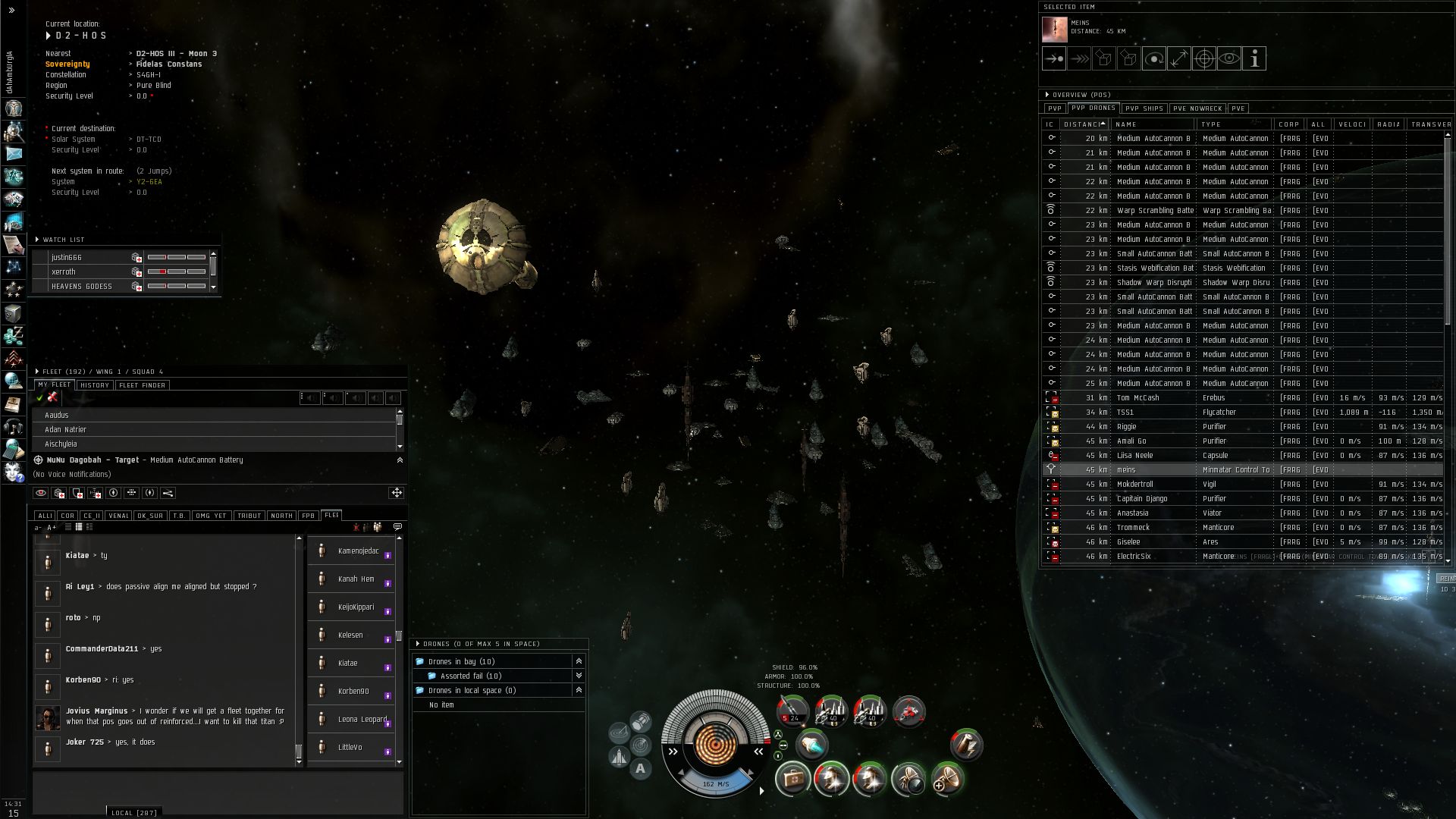Select fleet member Adan Natrier

pos(65,430)
